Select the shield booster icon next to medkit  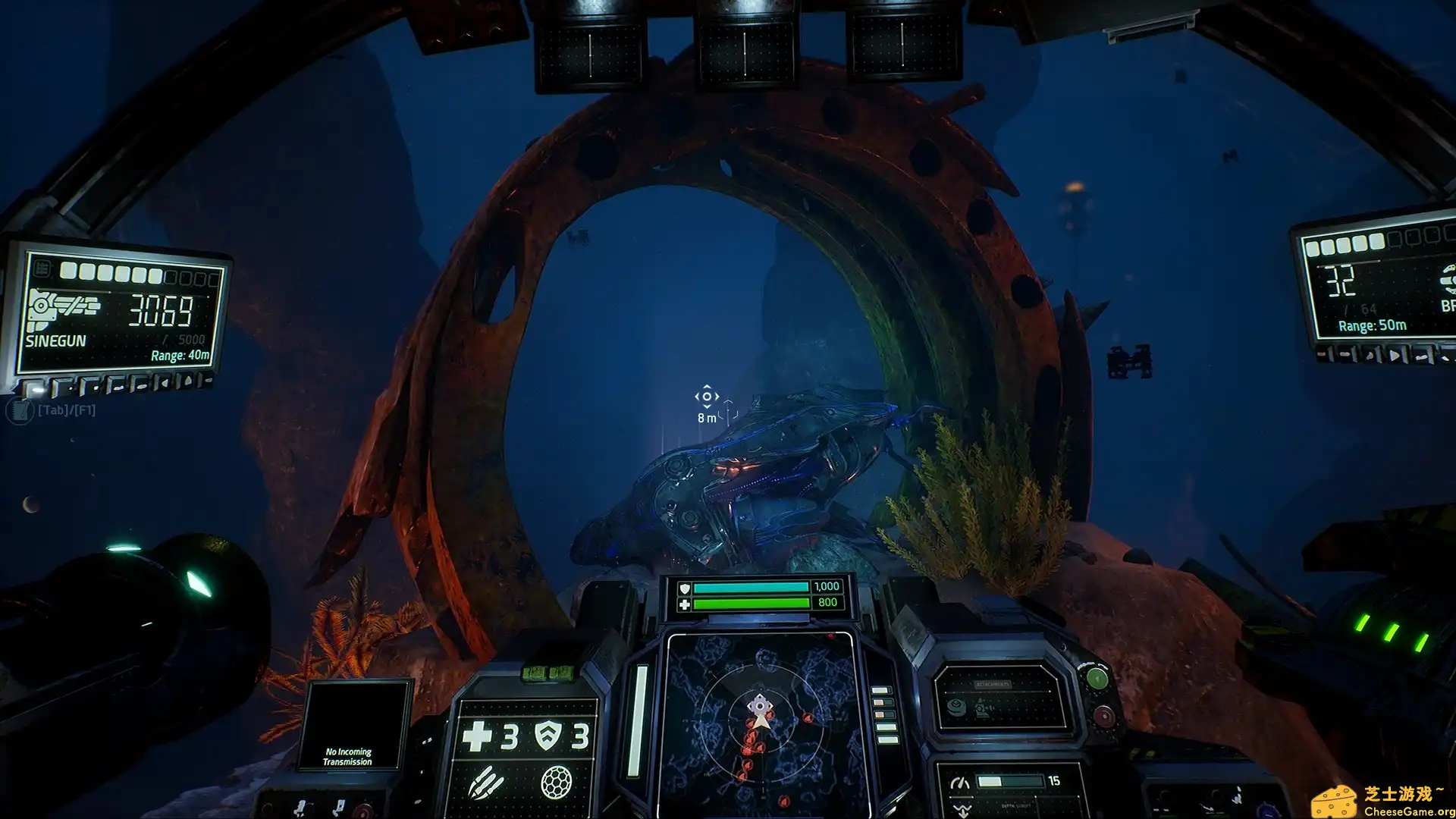click(548, 736)
